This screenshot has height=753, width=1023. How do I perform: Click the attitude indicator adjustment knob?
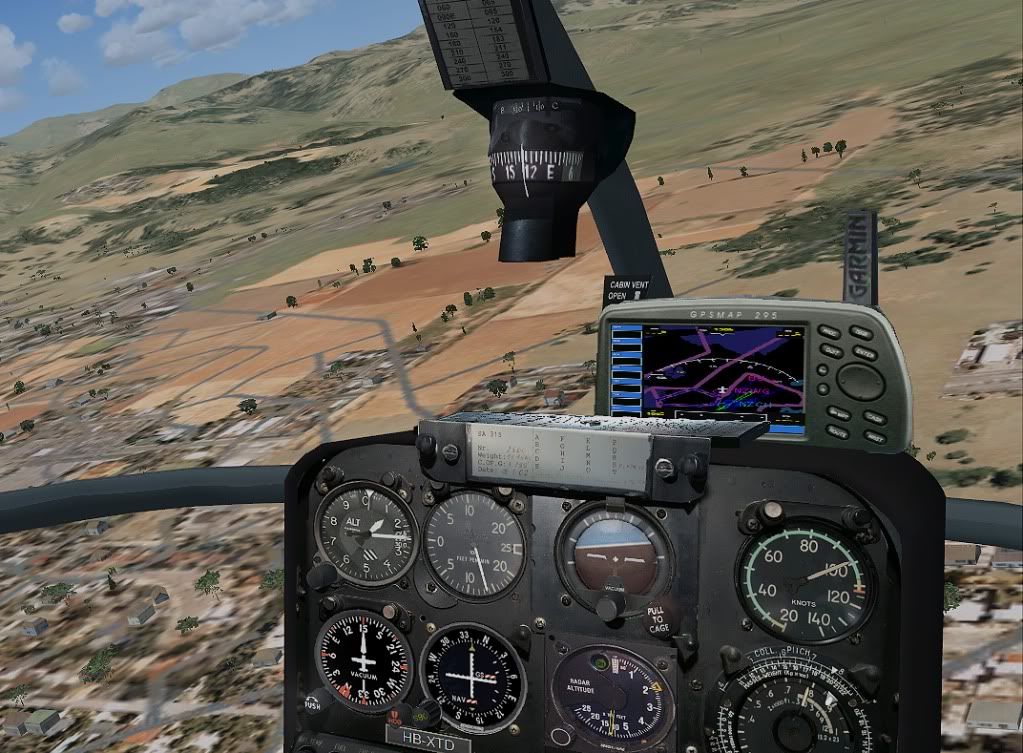609,606
